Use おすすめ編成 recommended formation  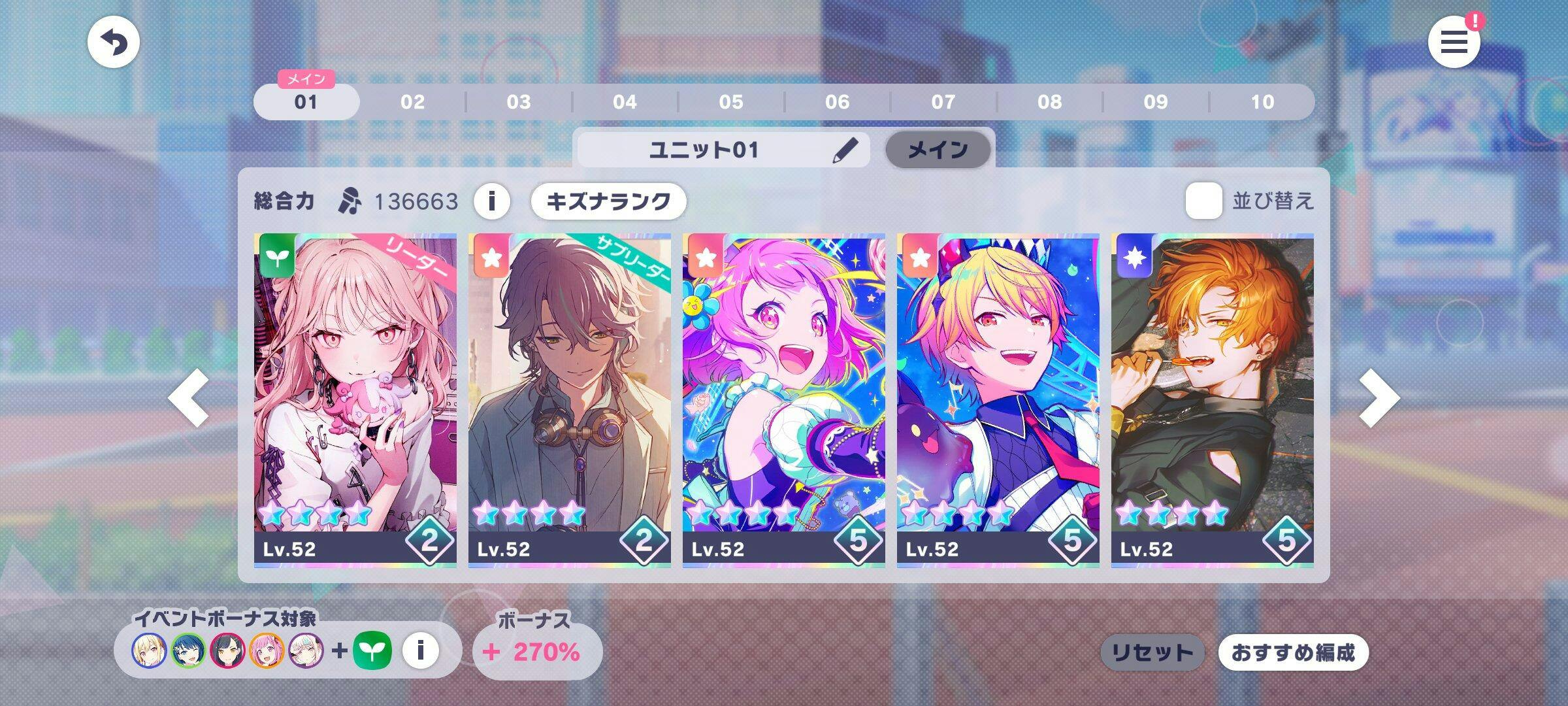[1293, 652]
